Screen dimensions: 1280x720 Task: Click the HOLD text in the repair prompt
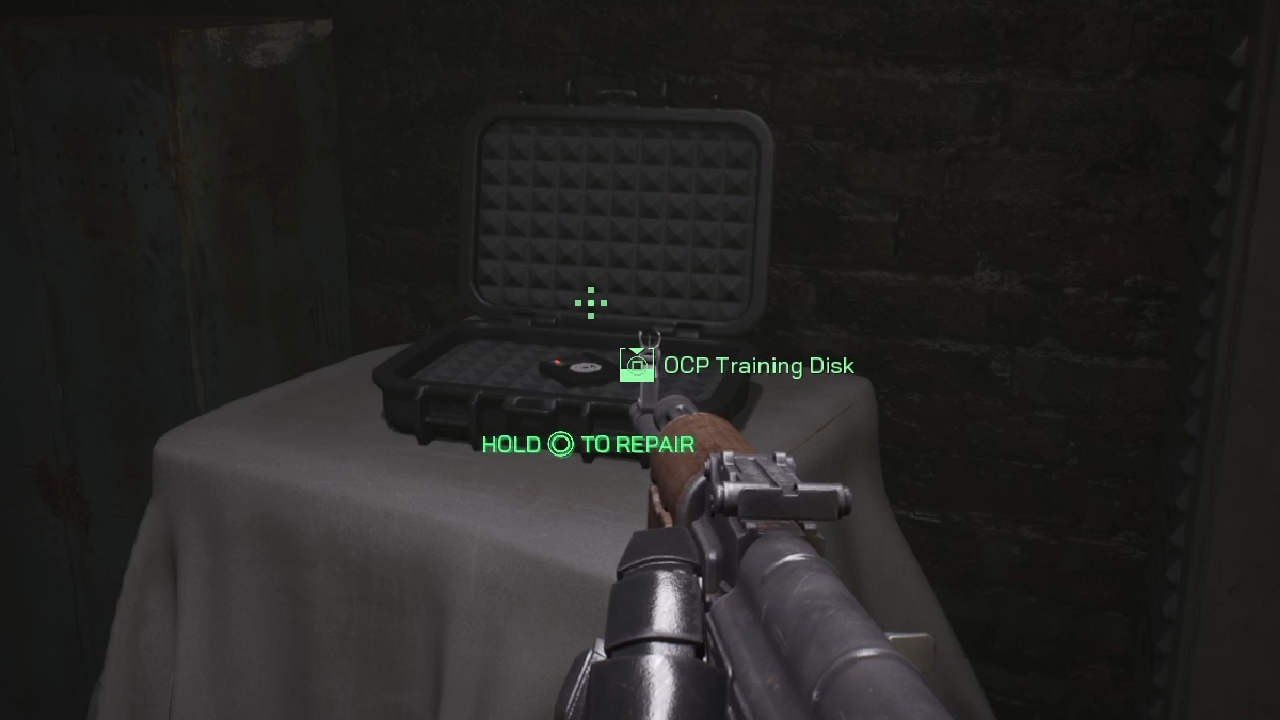point(513,443)
